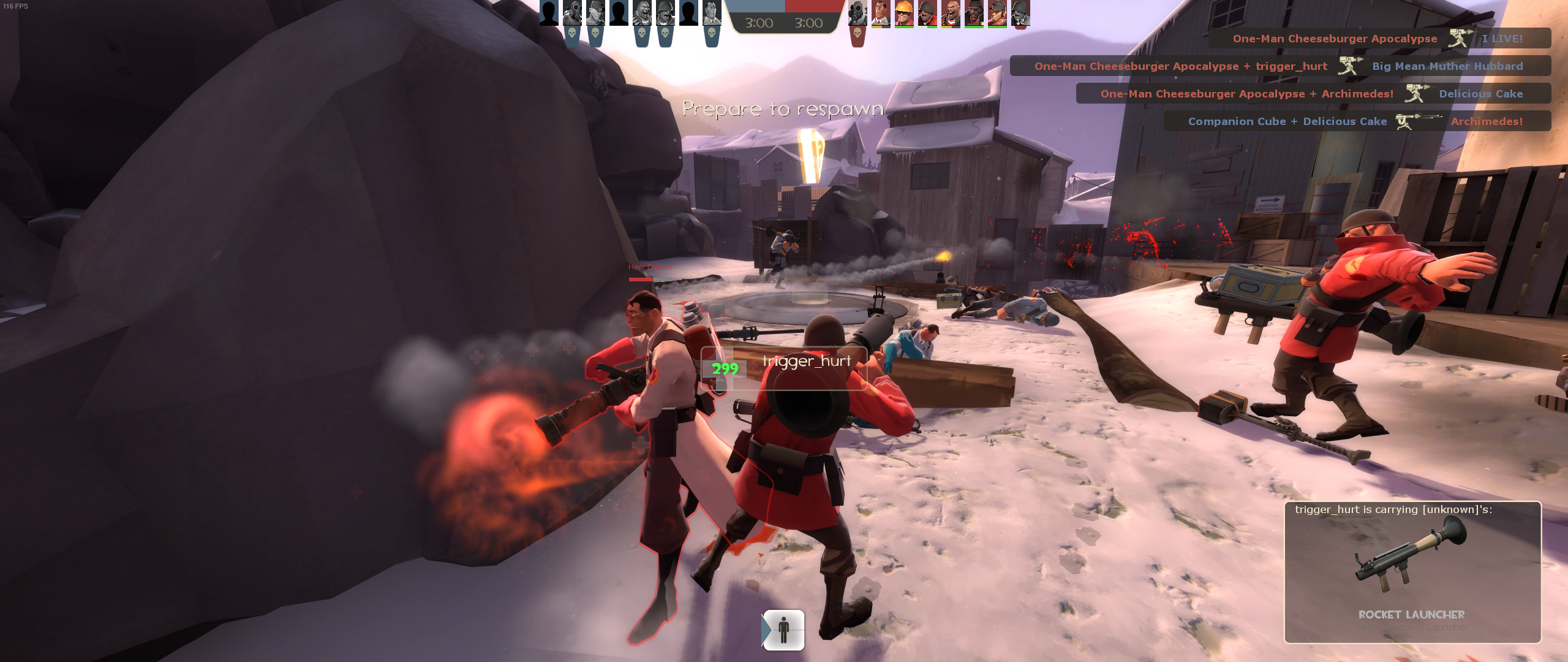Open the RED Sniper avatar showing 12

pyautogui.click(x=1022, y=13)
